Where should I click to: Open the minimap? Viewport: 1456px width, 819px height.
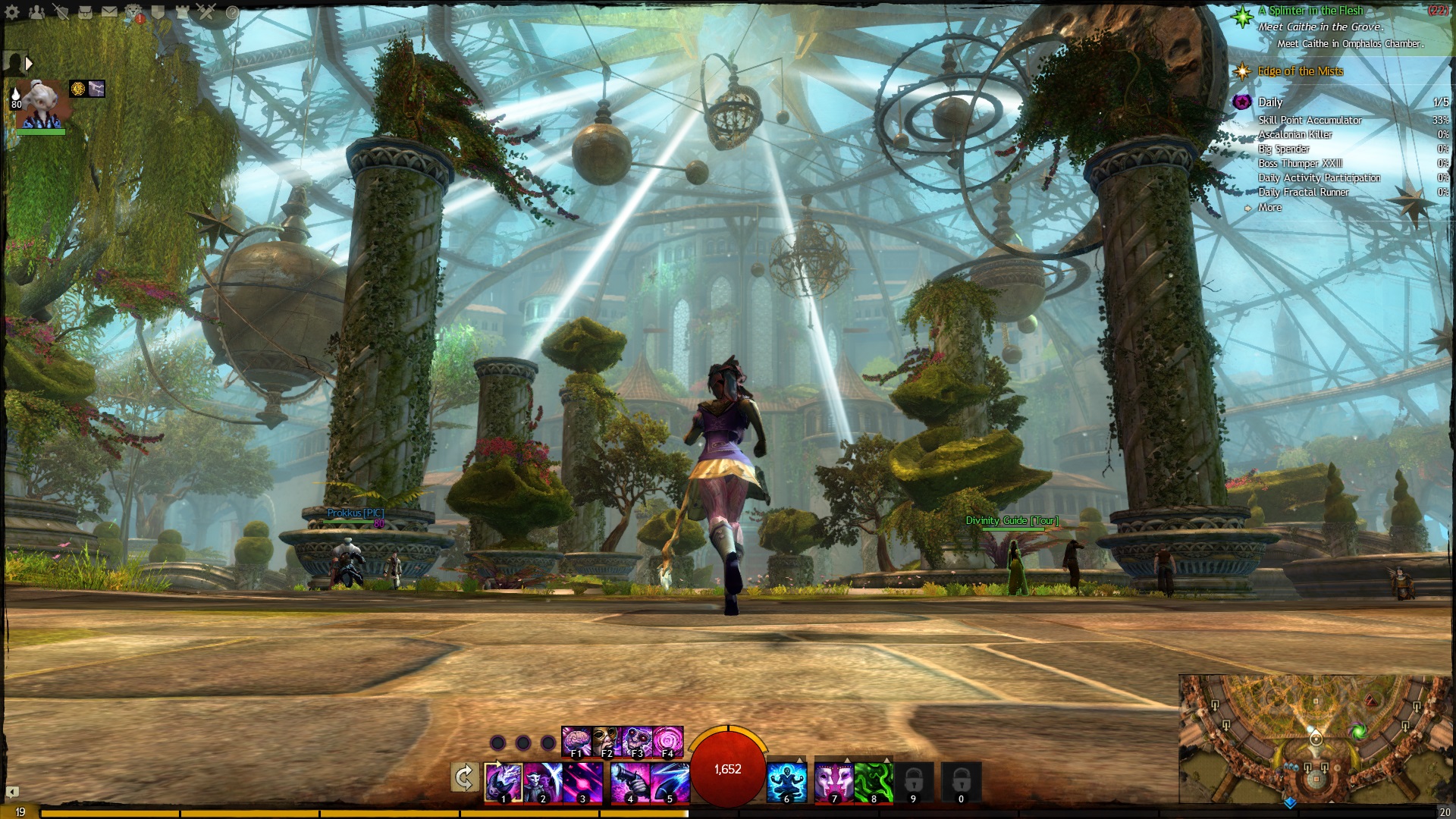click(x=1316, y=739)
